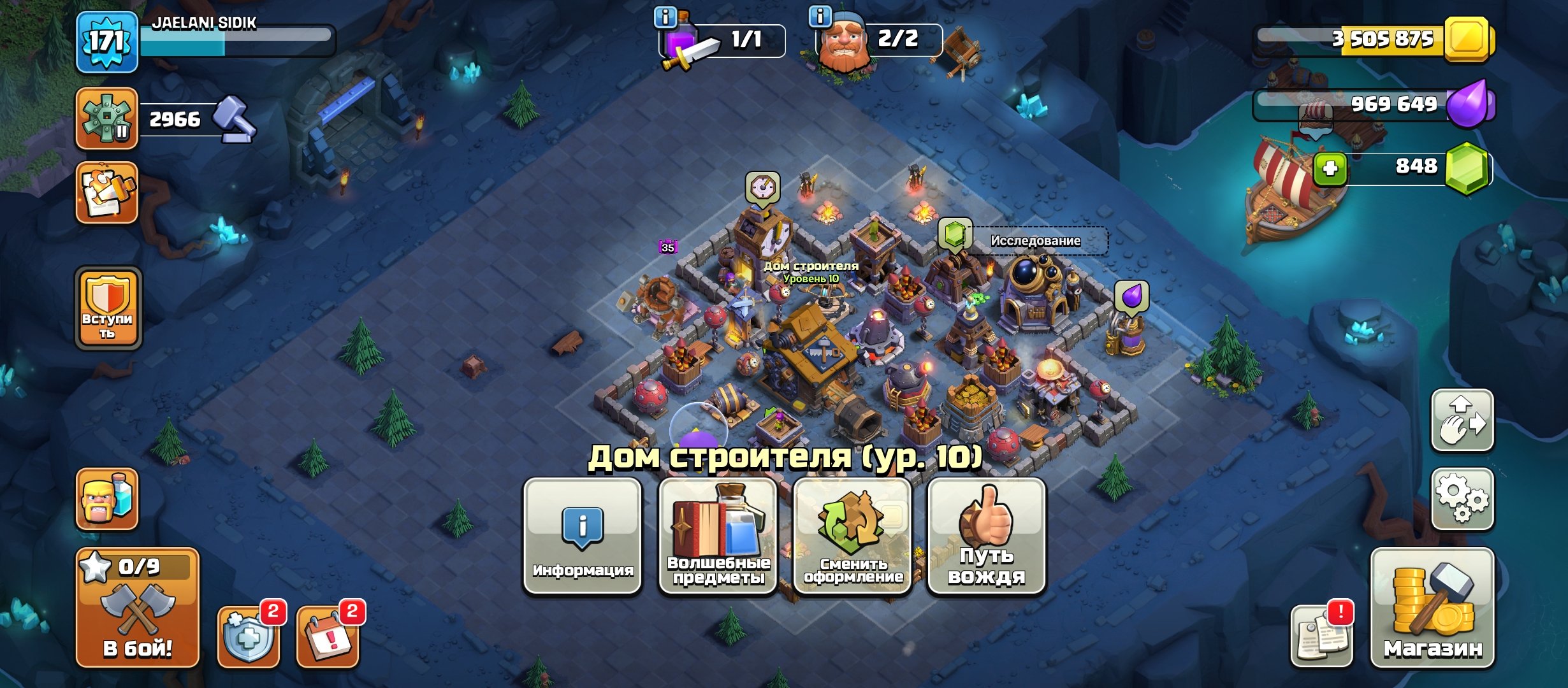Select the barbarian boost potion icon
1568x688 pixels.
(107, 503)
